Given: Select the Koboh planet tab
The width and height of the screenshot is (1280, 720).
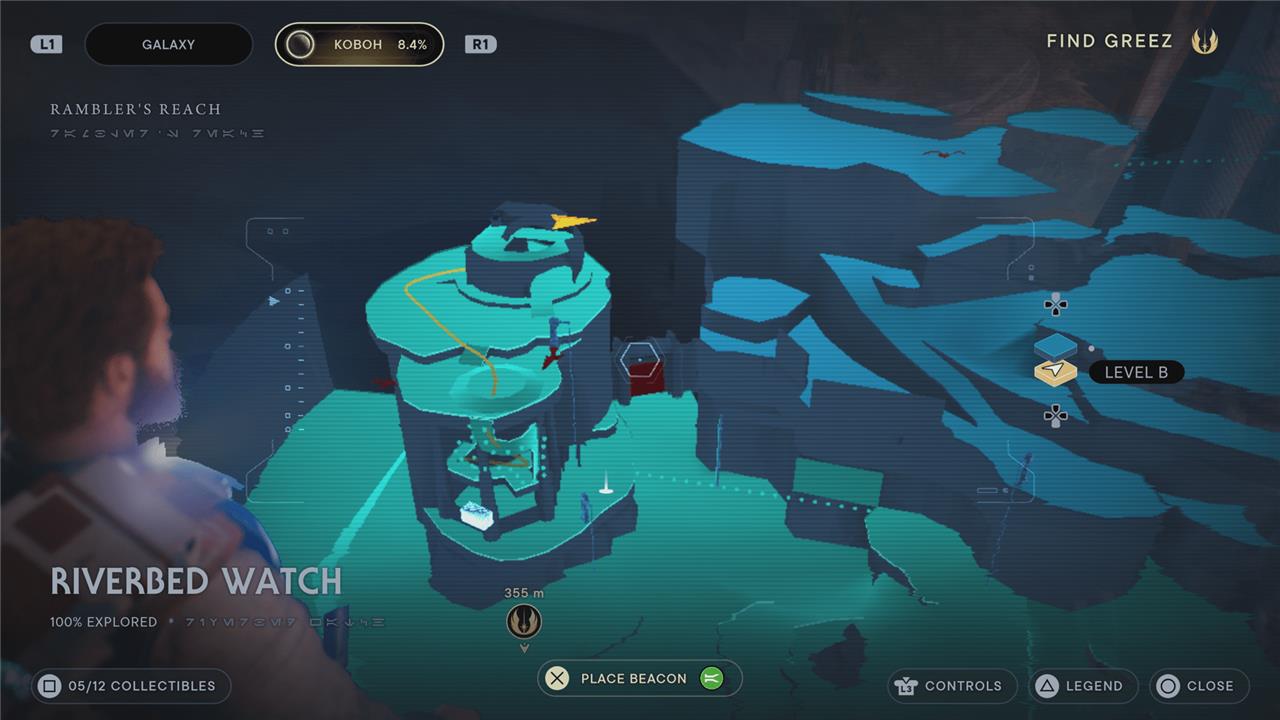Looking at the screenshot, I should [x=360, y=45].
